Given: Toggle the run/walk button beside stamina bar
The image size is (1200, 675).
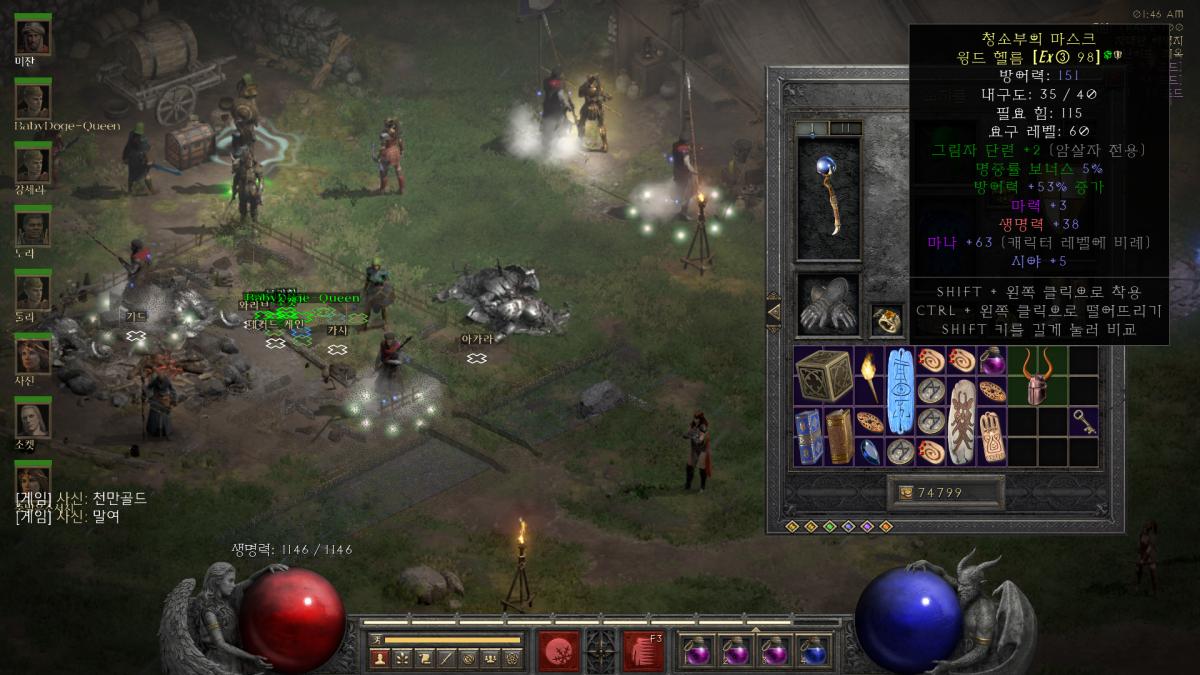Looking at the screenshot, I should coord(376,639).
